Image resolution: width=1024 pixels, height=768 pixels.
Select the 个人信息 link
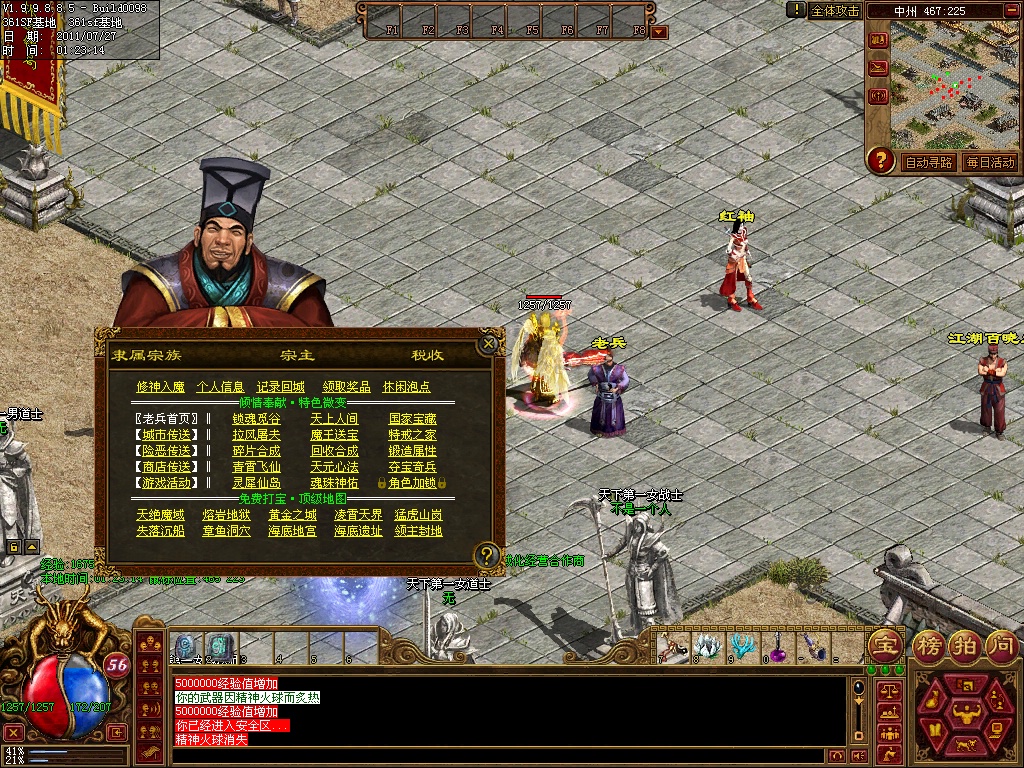[221, 387]
